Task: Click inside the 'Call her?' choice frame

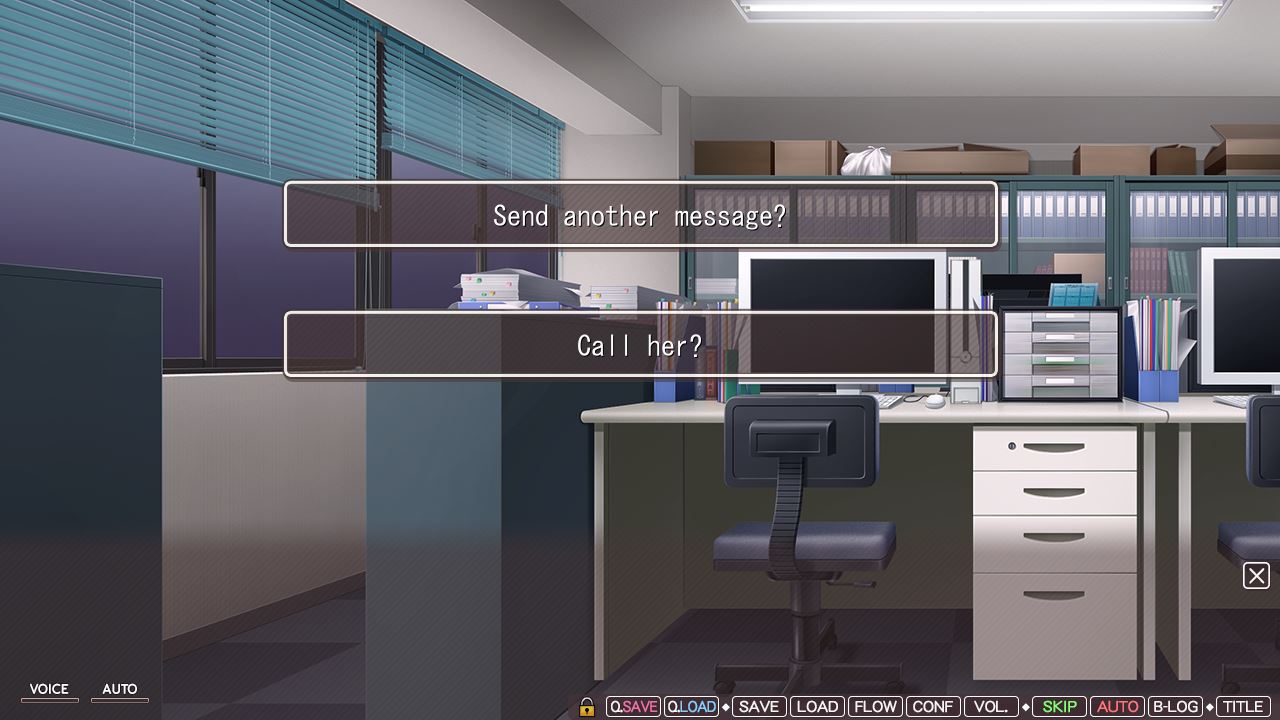Action: tap(640, 345)
